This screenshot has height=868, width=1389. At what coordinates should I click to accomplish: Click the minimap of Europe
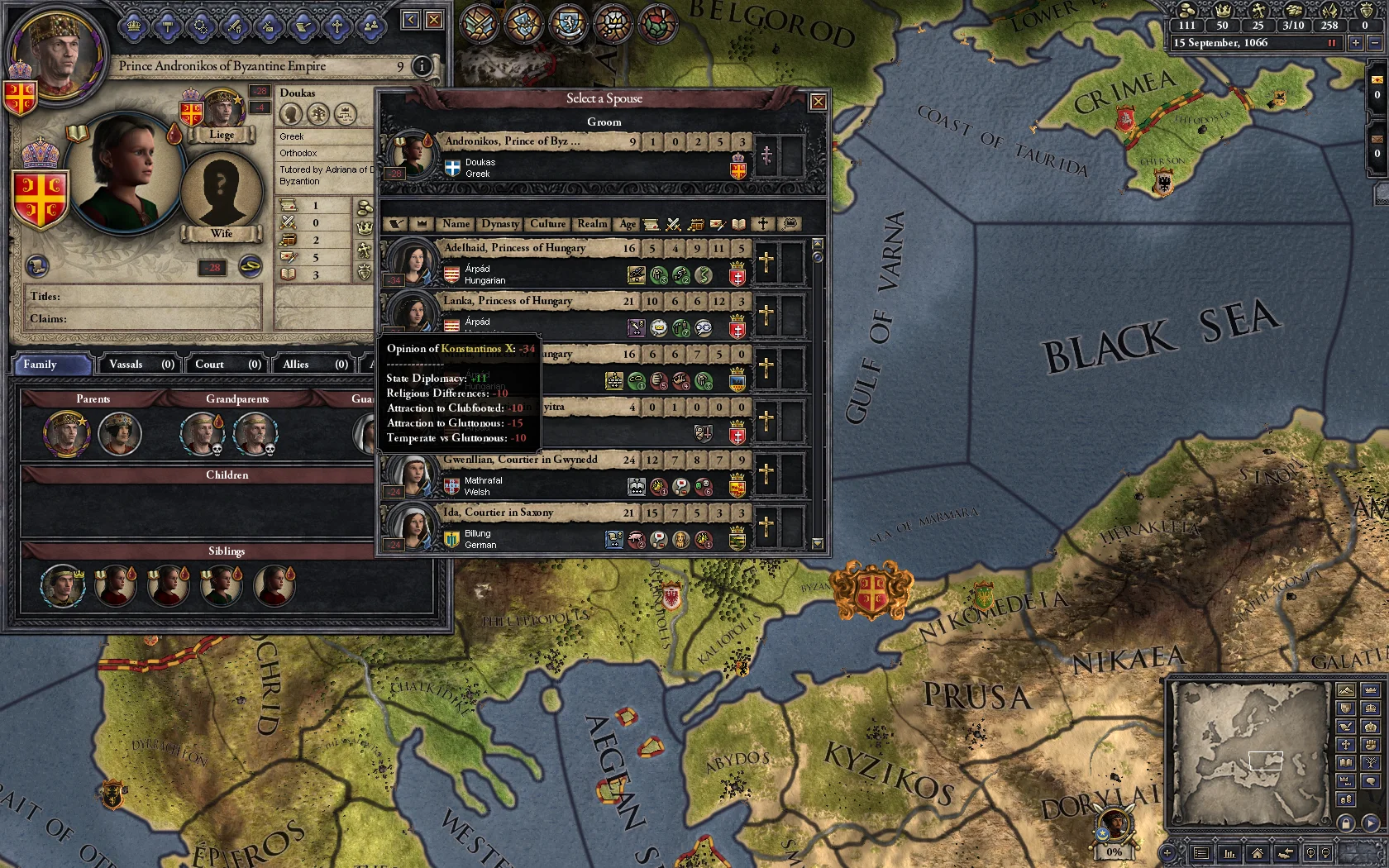tap(1248, 753)
